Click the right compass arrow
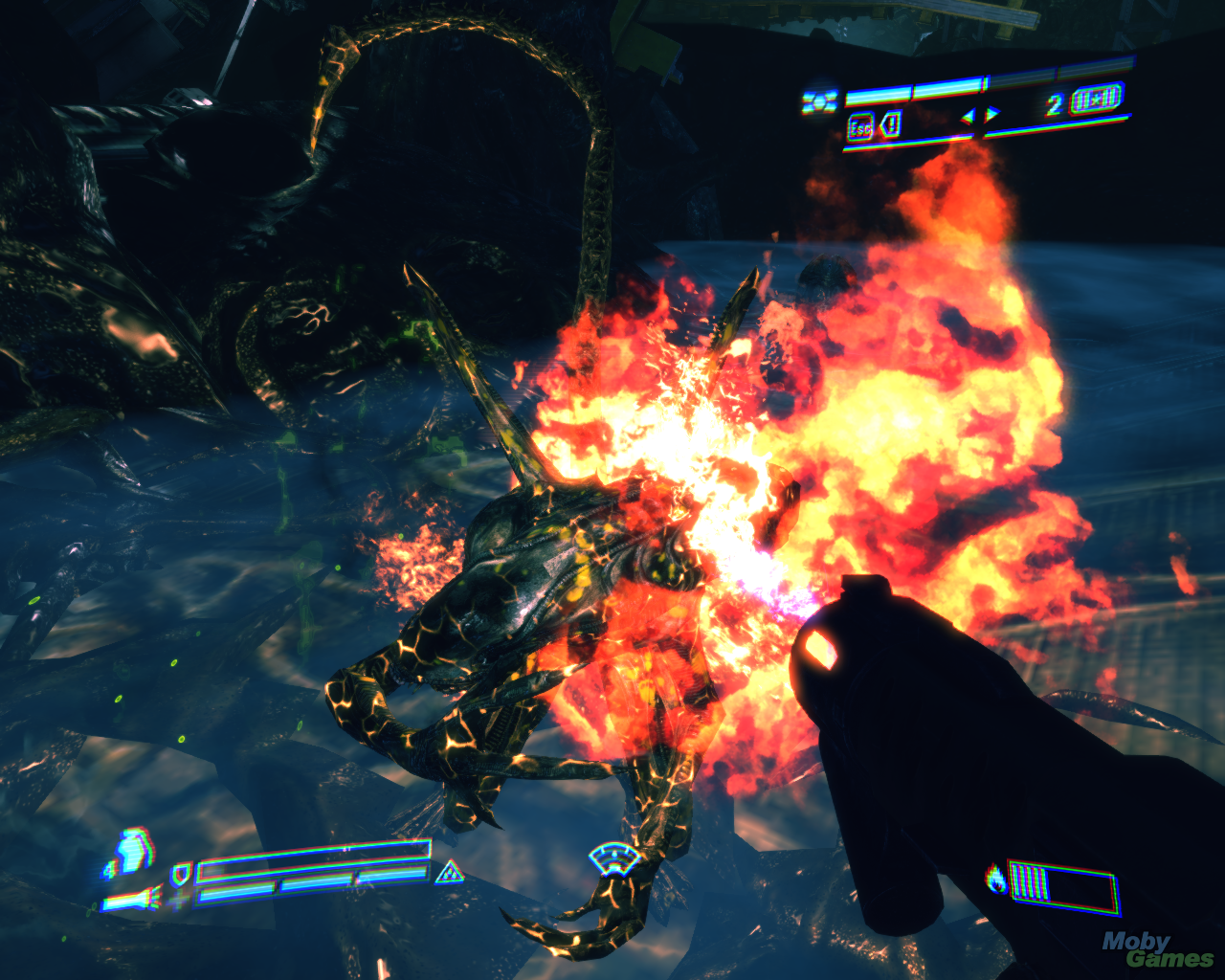The width and height of the screenshot is (1225, 980). pos(991,115)
